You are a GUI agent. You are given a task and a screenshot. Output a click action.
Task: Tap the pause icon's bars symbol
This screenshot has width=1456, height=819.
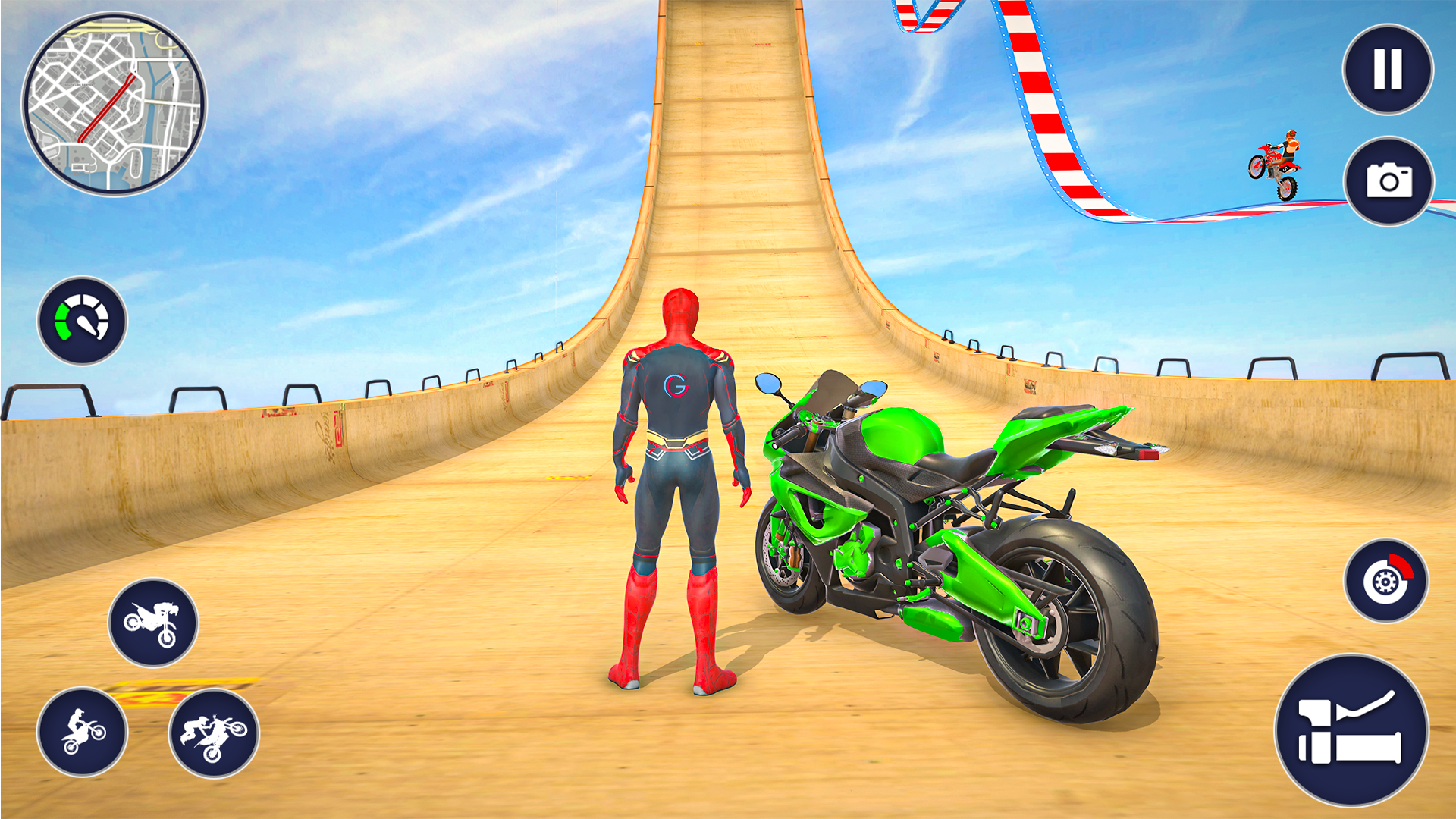click(x=1388, y=70)
